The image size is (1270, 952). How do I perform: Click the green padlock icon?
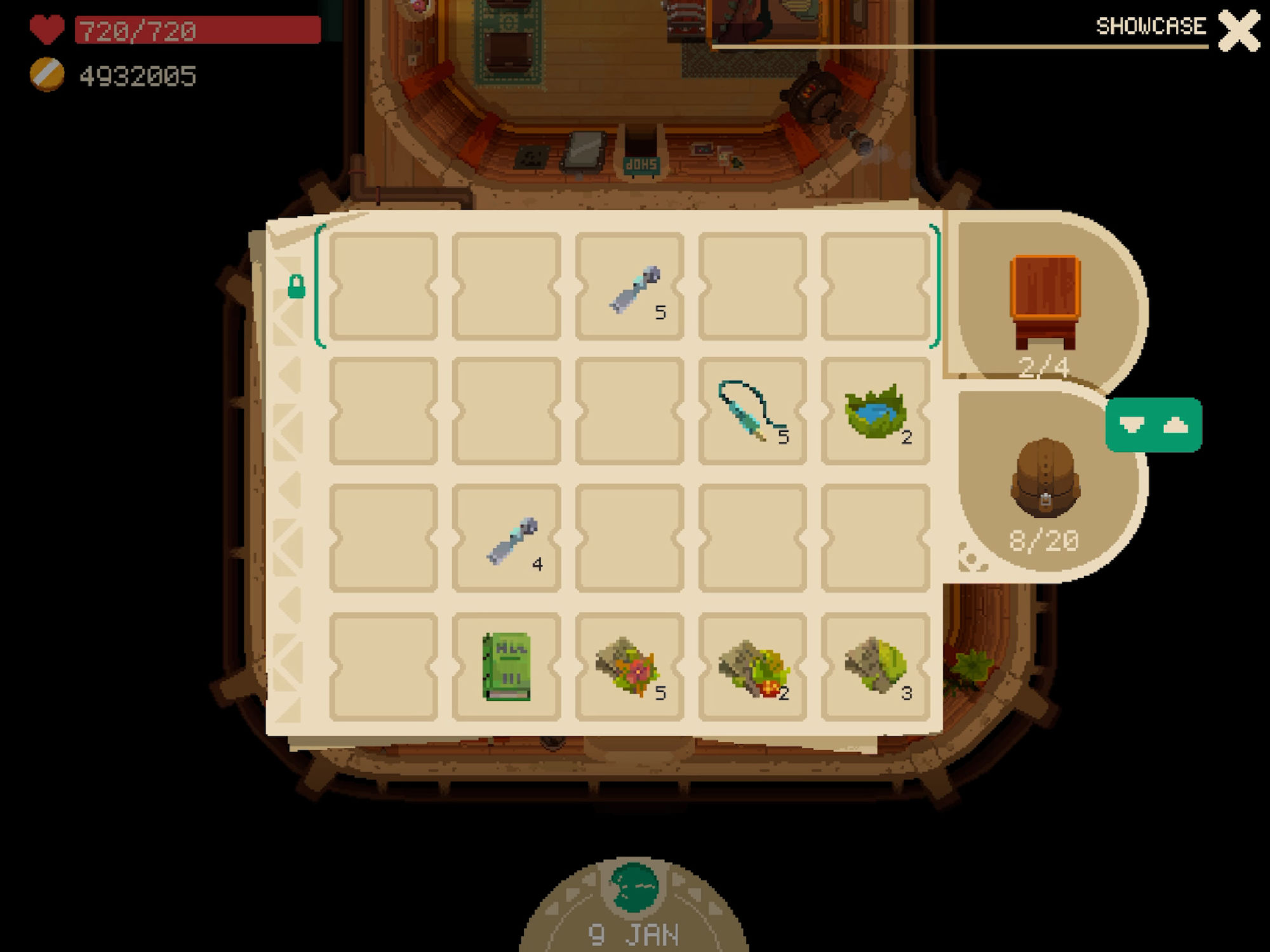(x=296, y=286)
